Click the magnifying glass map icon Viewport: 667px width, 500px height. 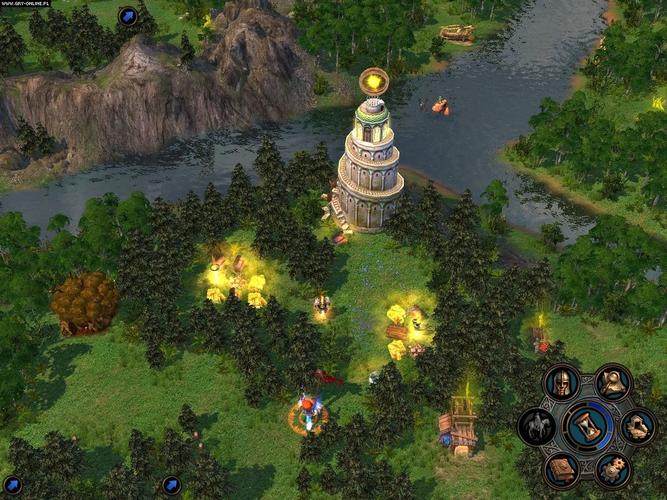click(613, 382)
